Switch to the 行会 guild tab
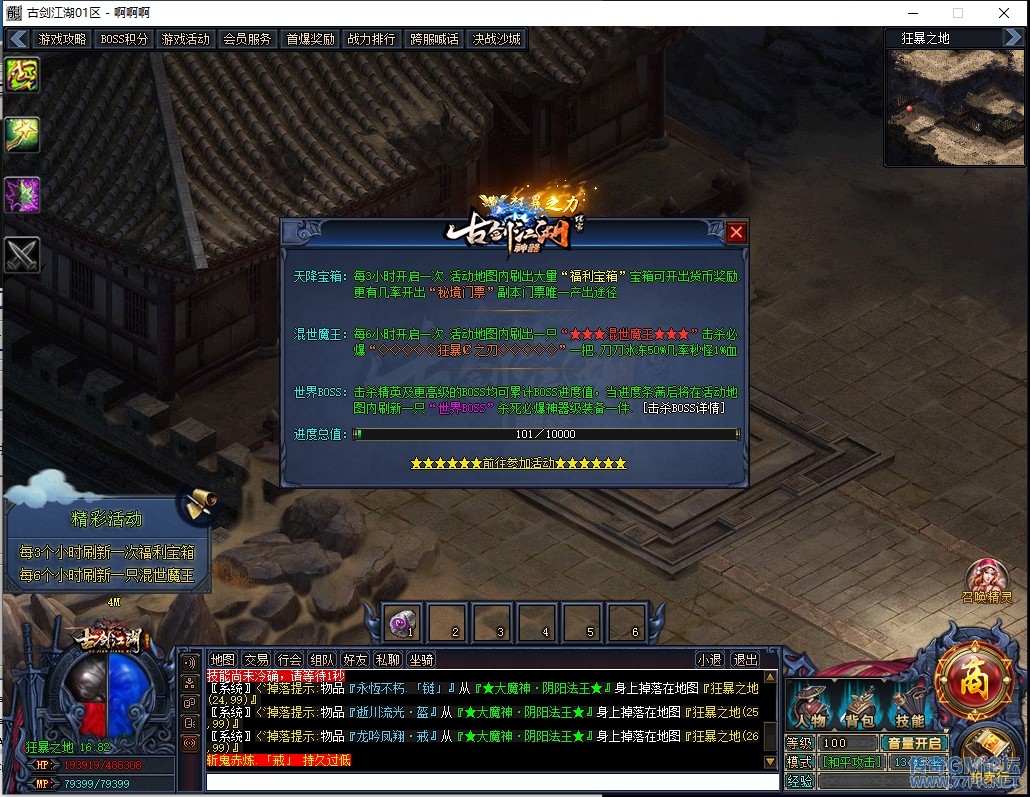1030x797 pixels. coord(289,659)
